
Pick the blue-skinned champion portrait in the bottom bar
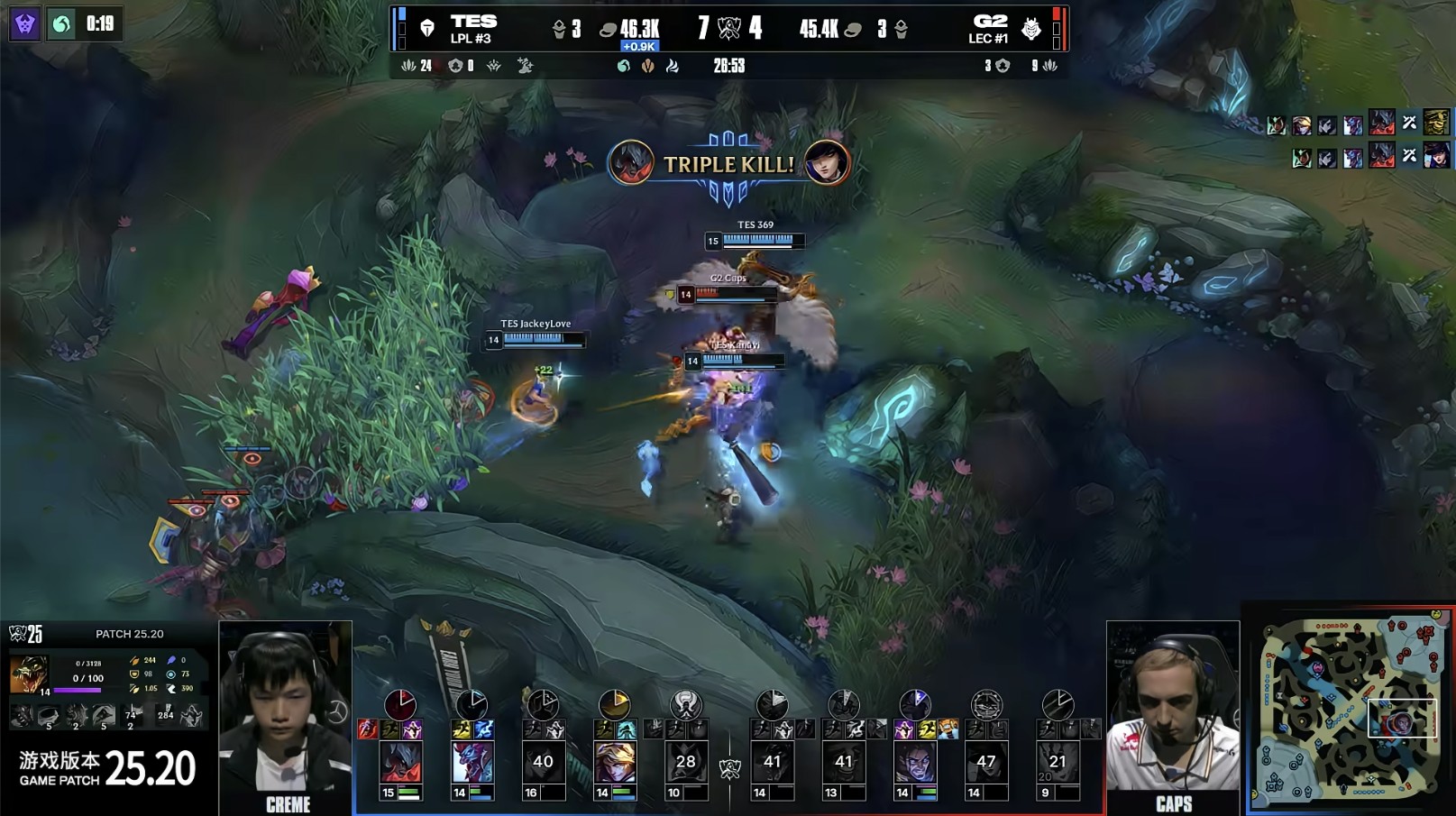coord(472,763)
